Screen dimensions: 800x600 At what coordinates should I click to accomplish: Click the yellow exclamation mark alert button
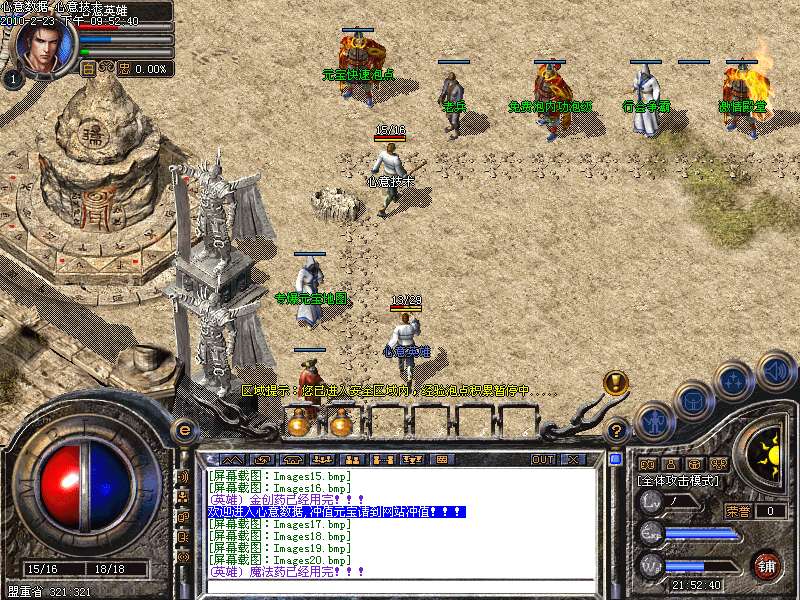tap(616, 382)
